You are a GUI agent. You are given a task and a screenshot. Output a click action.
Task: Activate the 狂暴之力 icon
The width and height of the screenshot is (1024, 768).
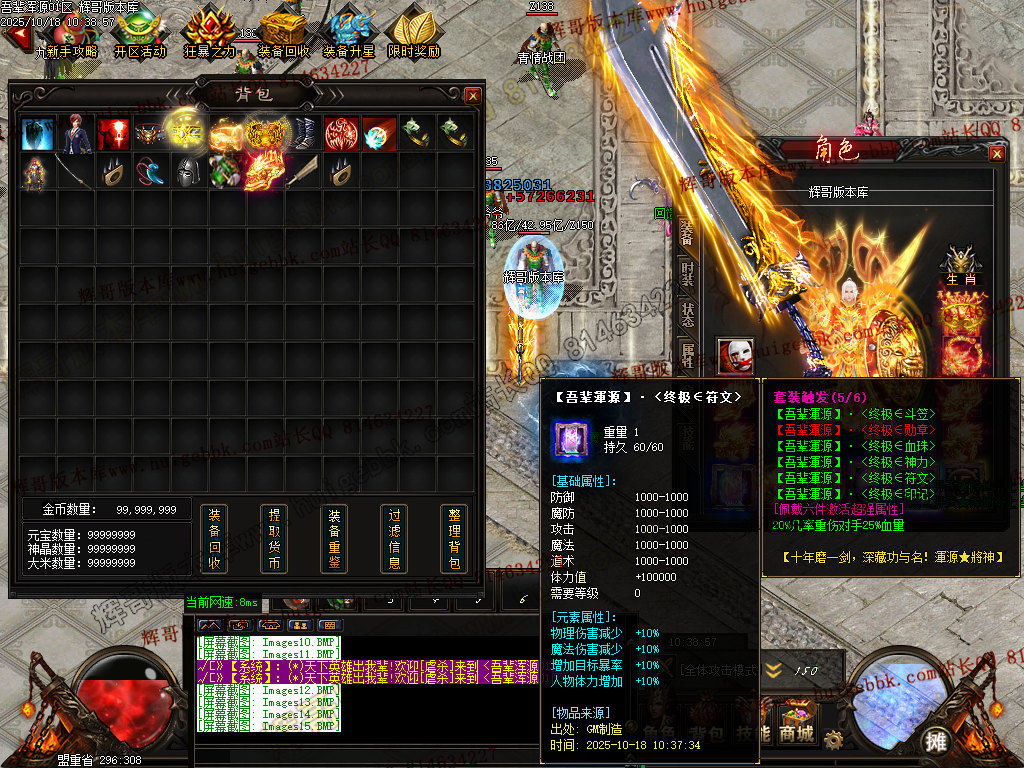click(x=210, y=33)
